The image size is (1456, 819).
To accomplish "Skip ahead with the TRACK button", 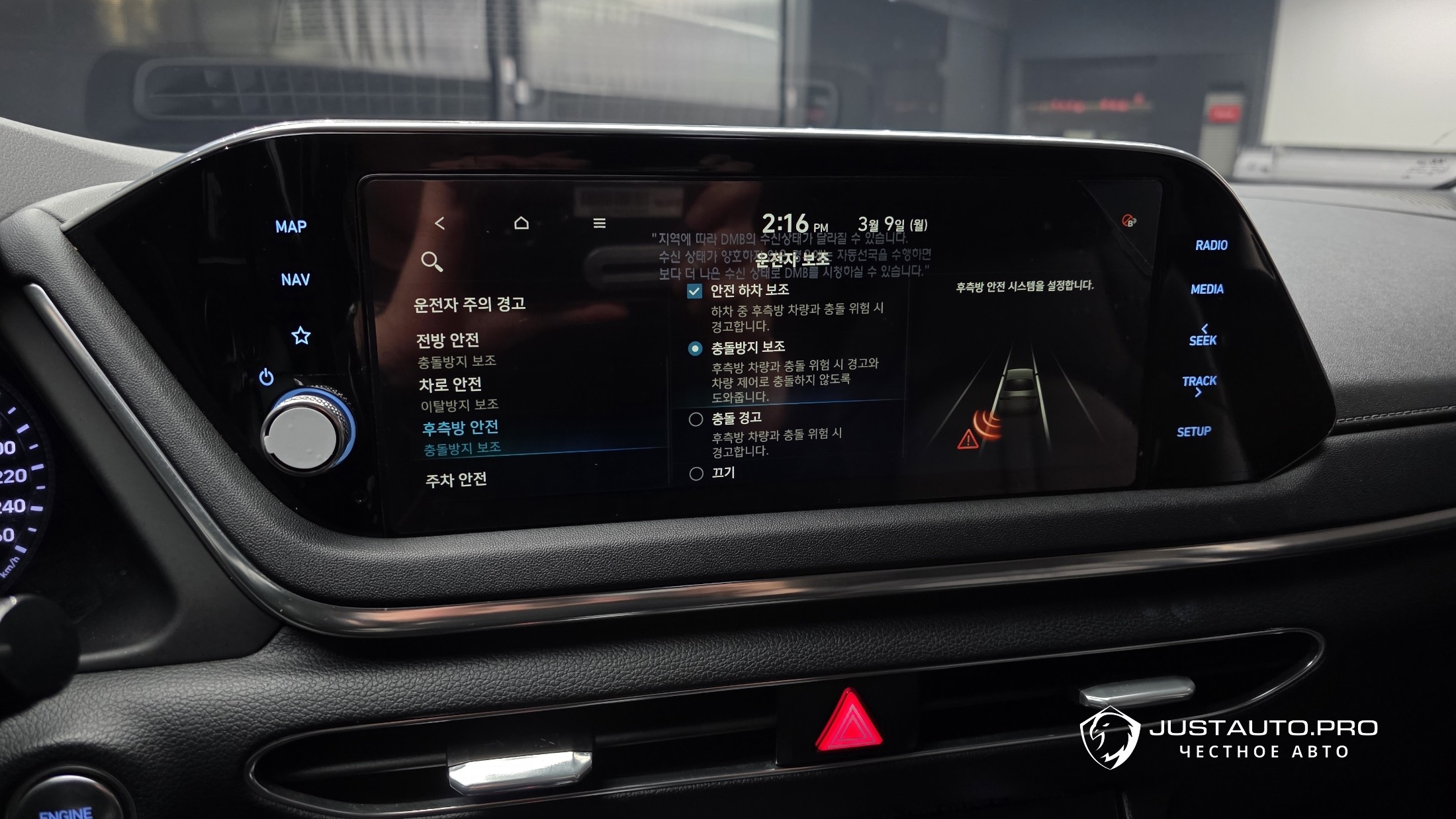I will point(1199,386).
